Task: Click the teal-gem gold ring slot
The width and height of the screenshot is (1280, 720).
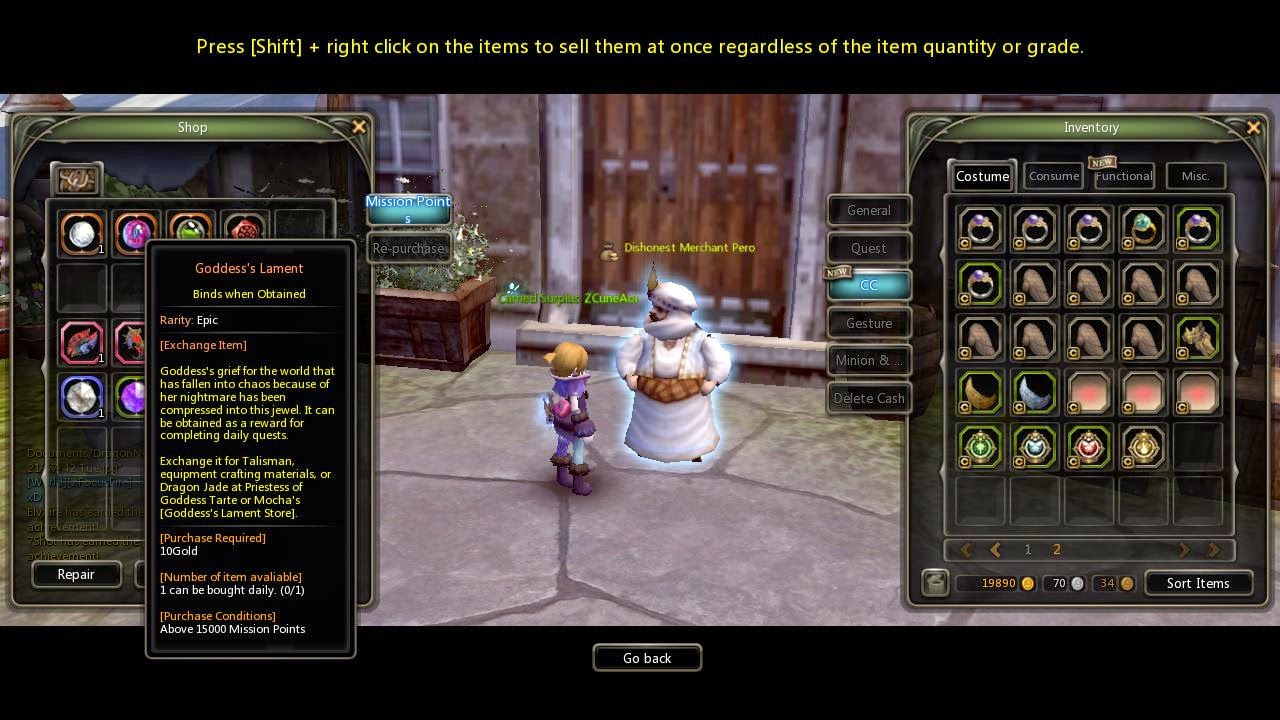Action: [x=1143, y=230]
